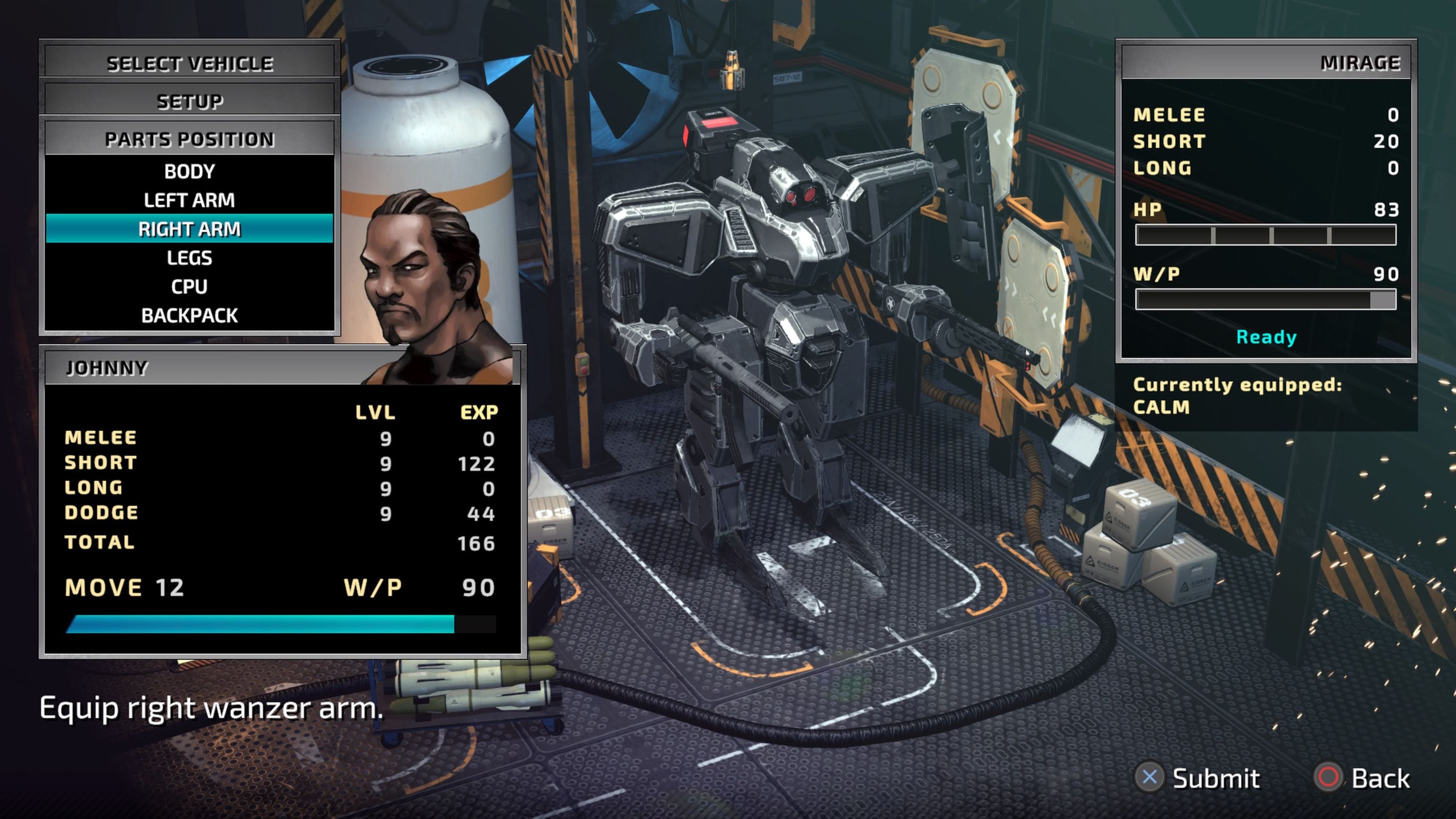Select the LEFT ARM part slot

(189, 200)
